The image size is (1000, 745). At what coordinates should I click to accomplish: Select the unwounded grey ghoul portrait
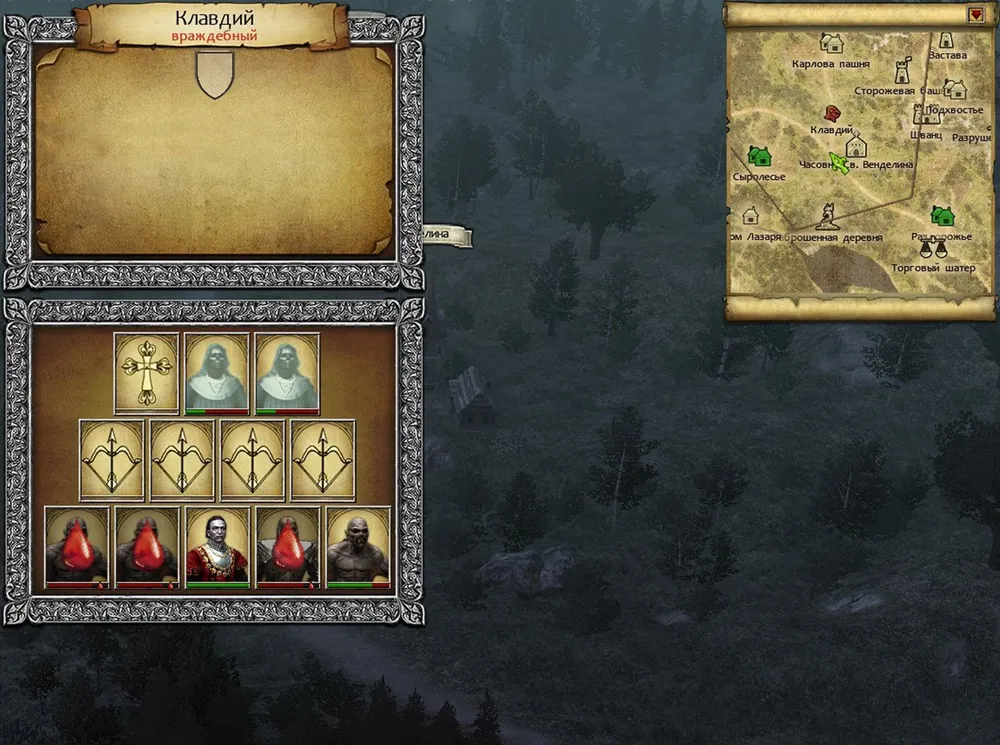click(358, 545)
